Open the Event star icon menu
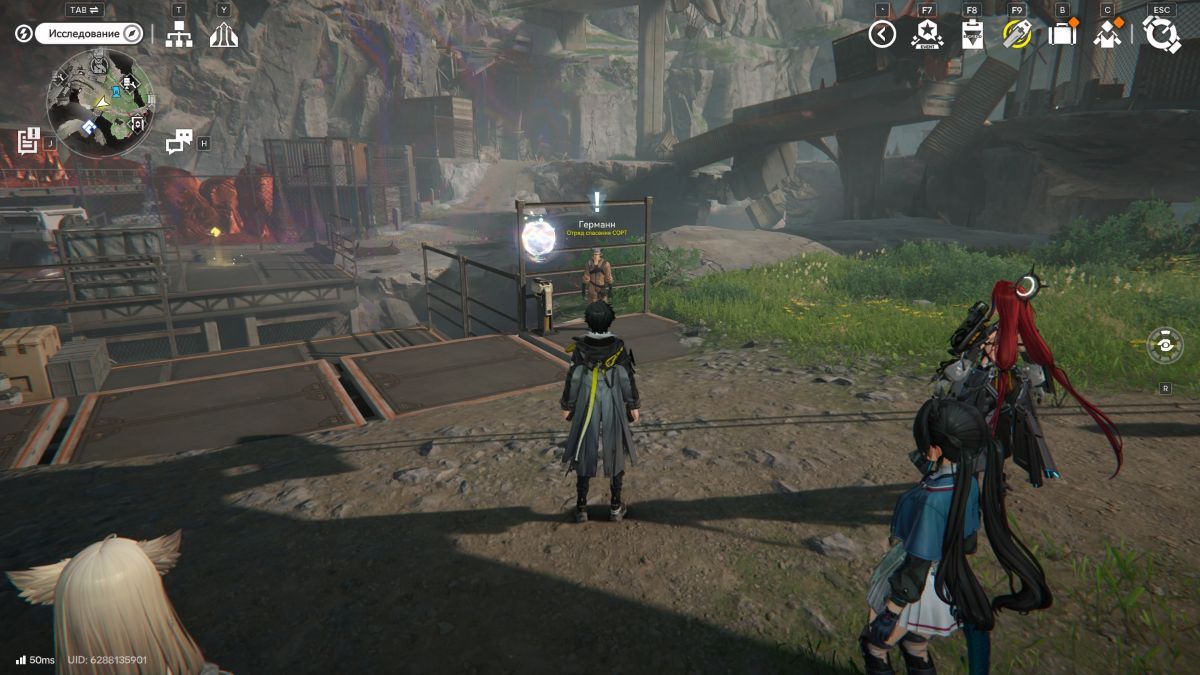The height and width of the screenshot is (675, 1200). [x=927, y=34]
